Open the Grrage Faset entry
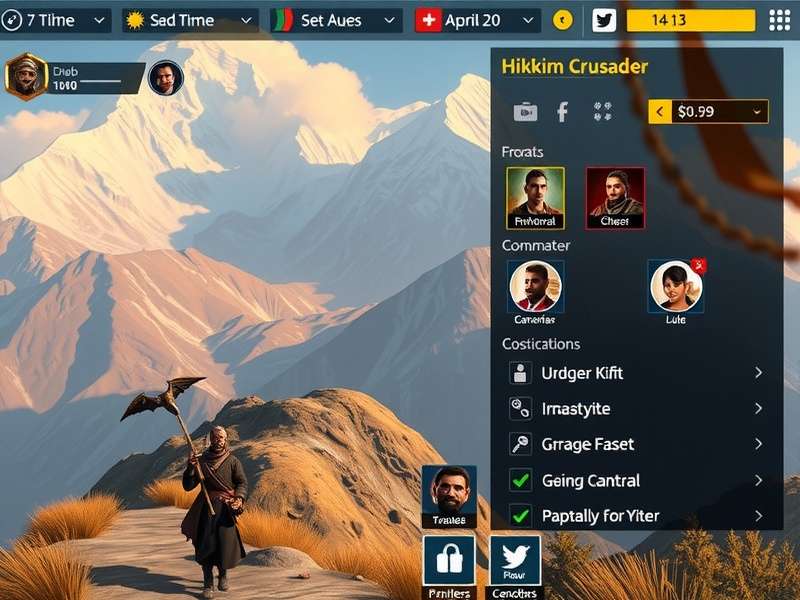The height and width of the screenshot is (600, 800). pos(636,444)
